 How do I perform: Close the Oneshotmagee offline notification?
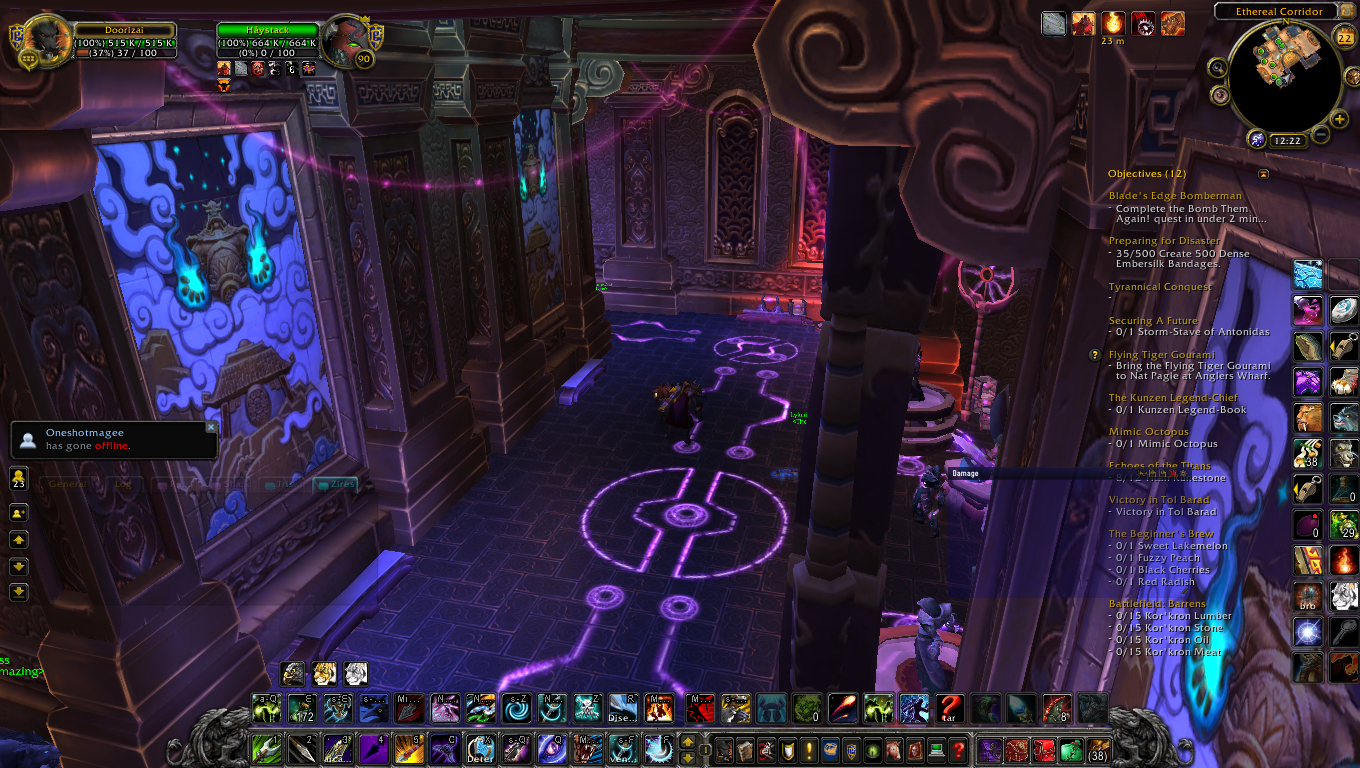tap(211, 427)
